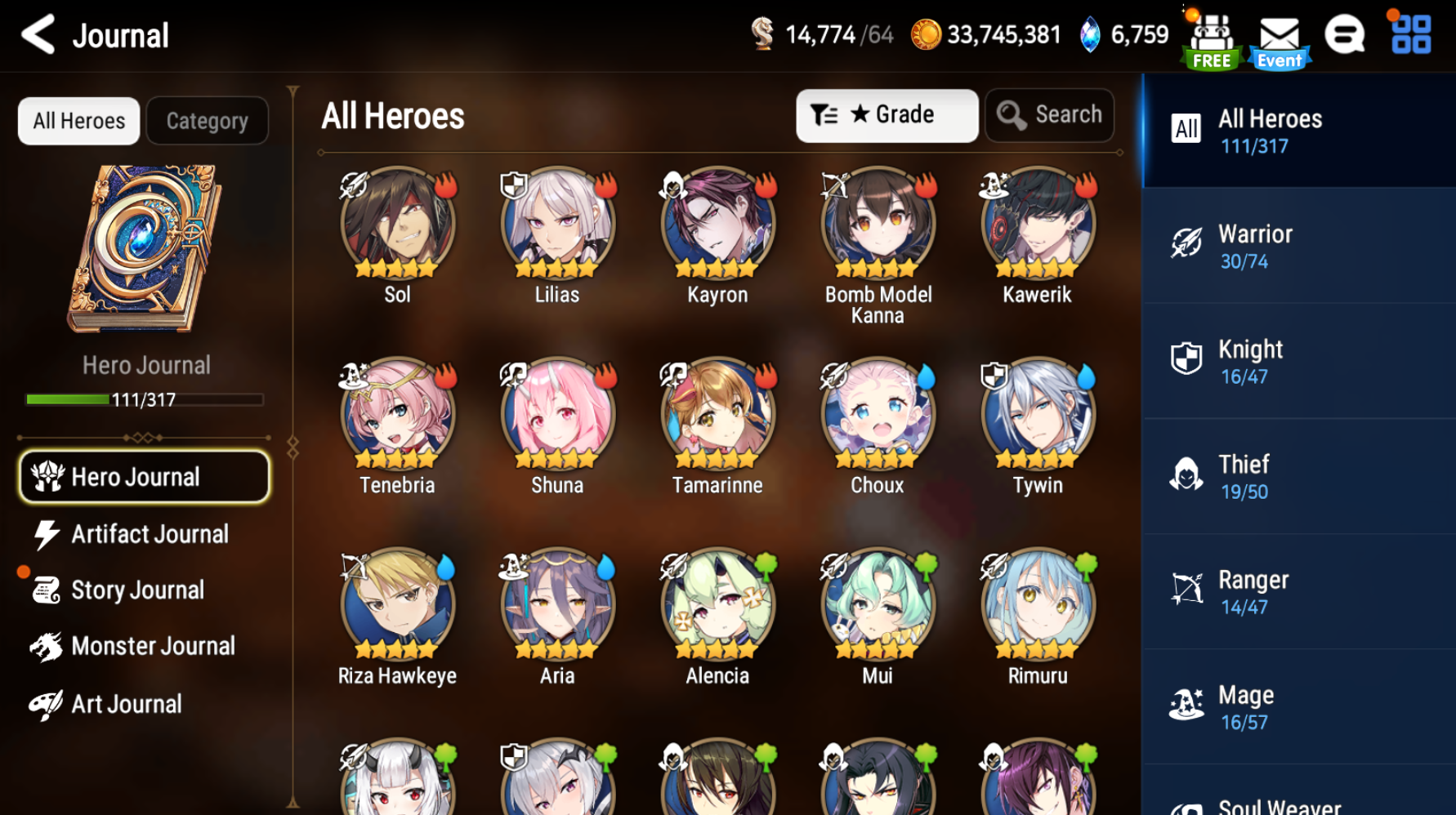Open the in-game mailbox
The height and width of the screenshot is (815, 1456).
tap(1279, 34)
